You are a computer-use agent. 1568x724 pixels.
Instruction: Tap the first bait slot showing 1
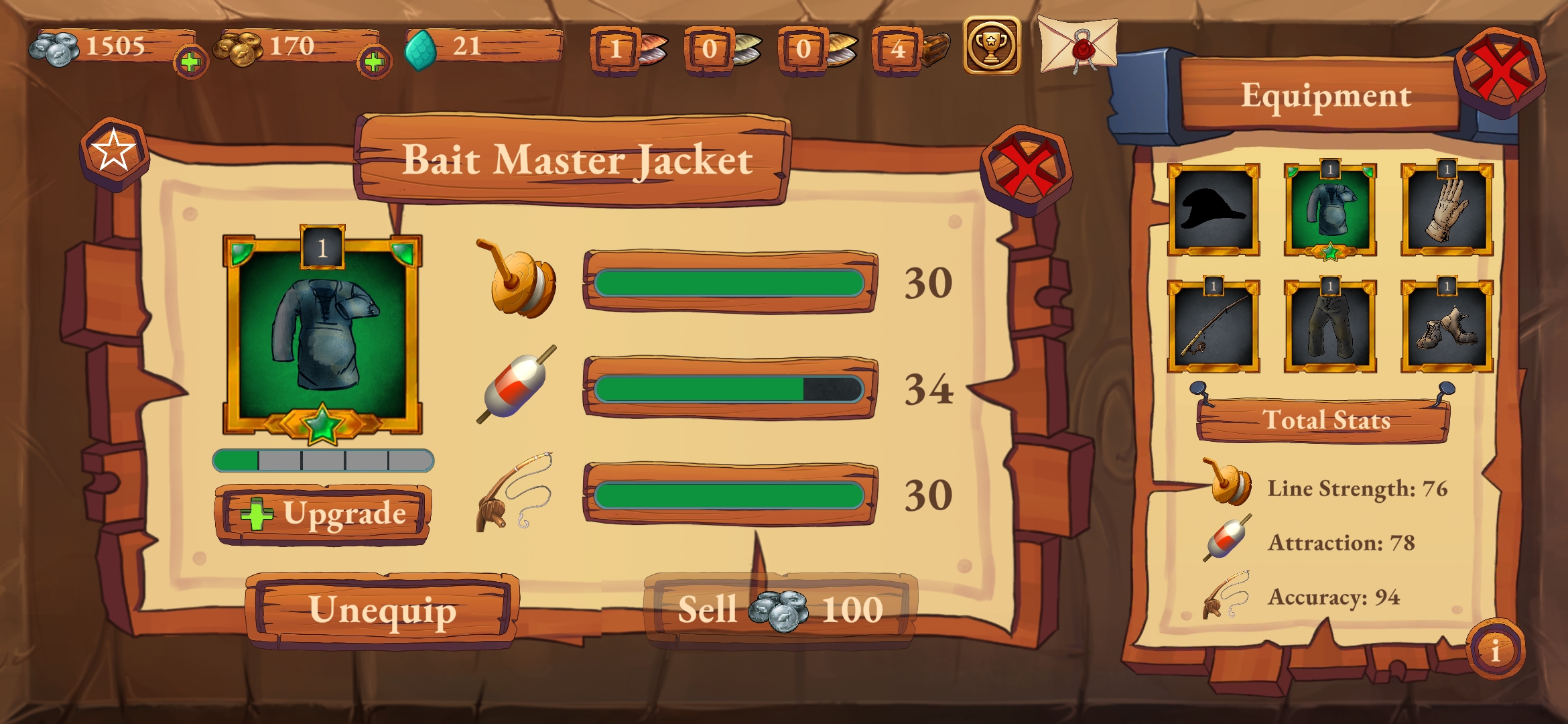617,49
